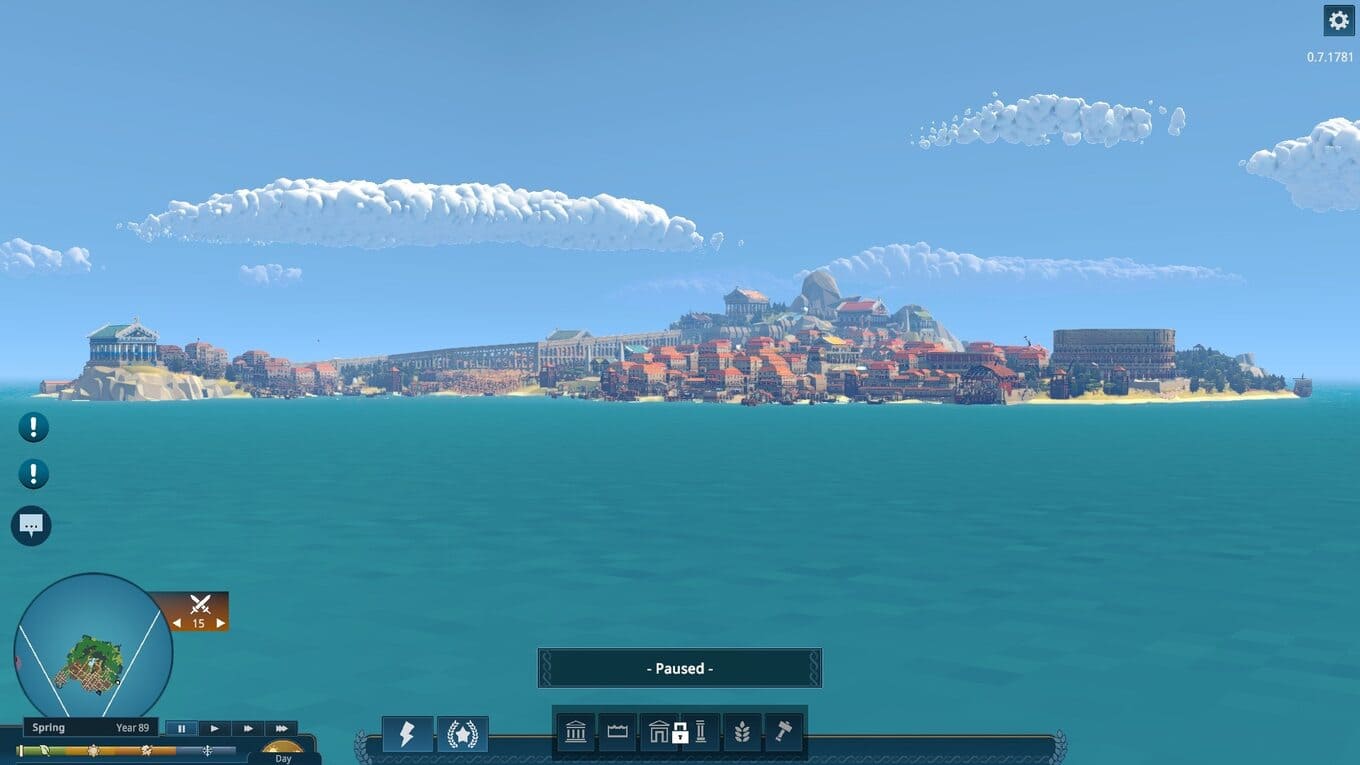This screenshot has height=765, width=1360.
Task: Select the wheat farming build category
Action: click(x=742, y=733)
